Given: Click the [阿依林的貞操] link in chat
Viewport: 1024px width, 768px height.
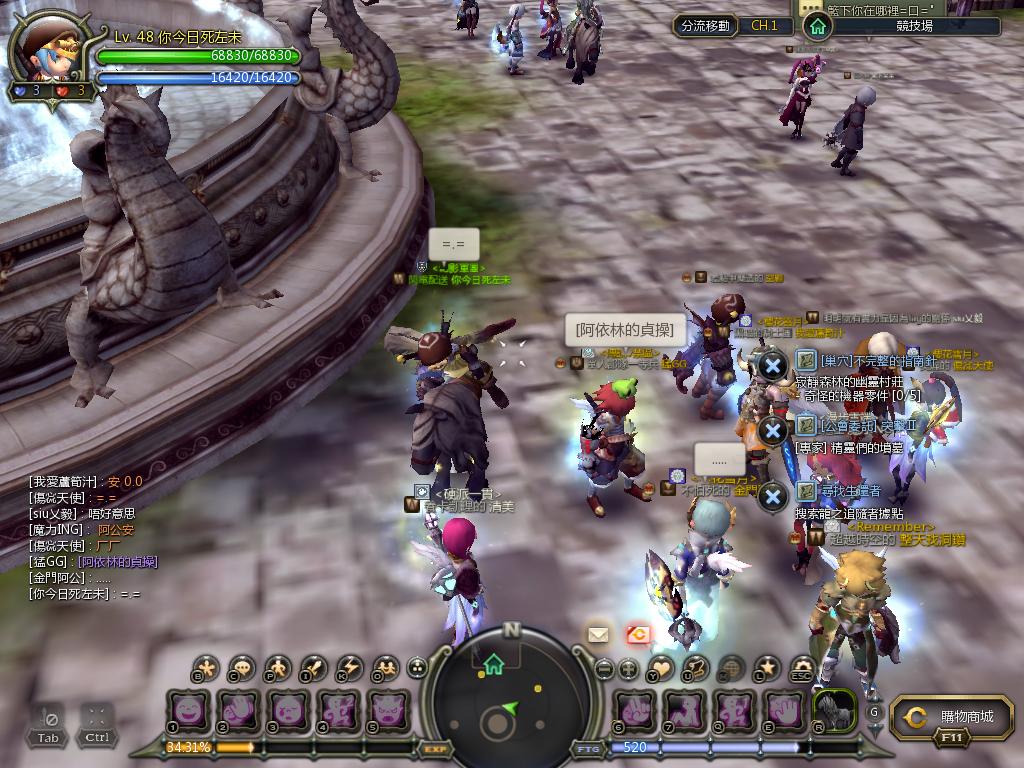Looking at the screenshot, I should [x=119, y=562].
